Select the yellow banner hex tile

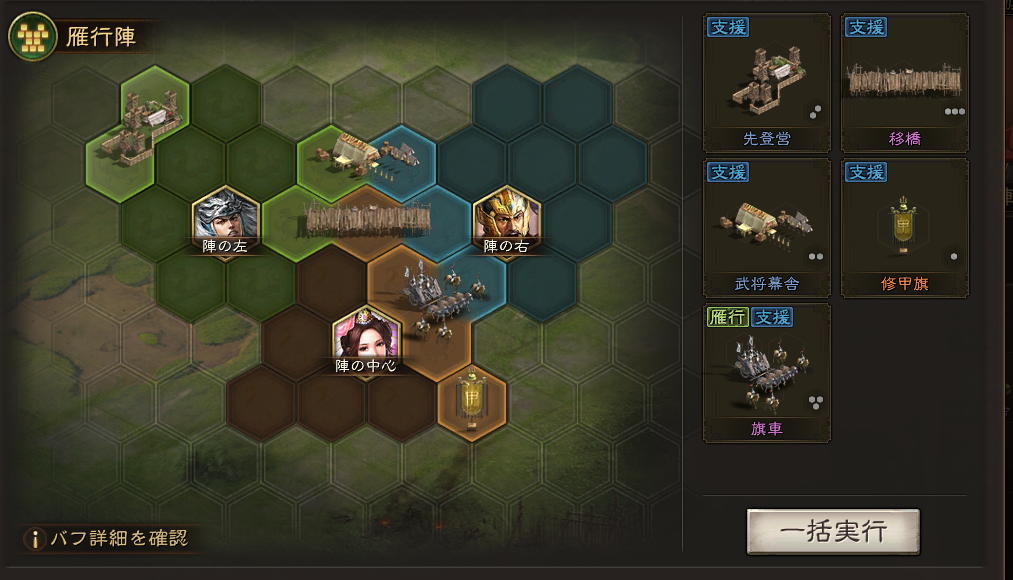coord(471,402)
